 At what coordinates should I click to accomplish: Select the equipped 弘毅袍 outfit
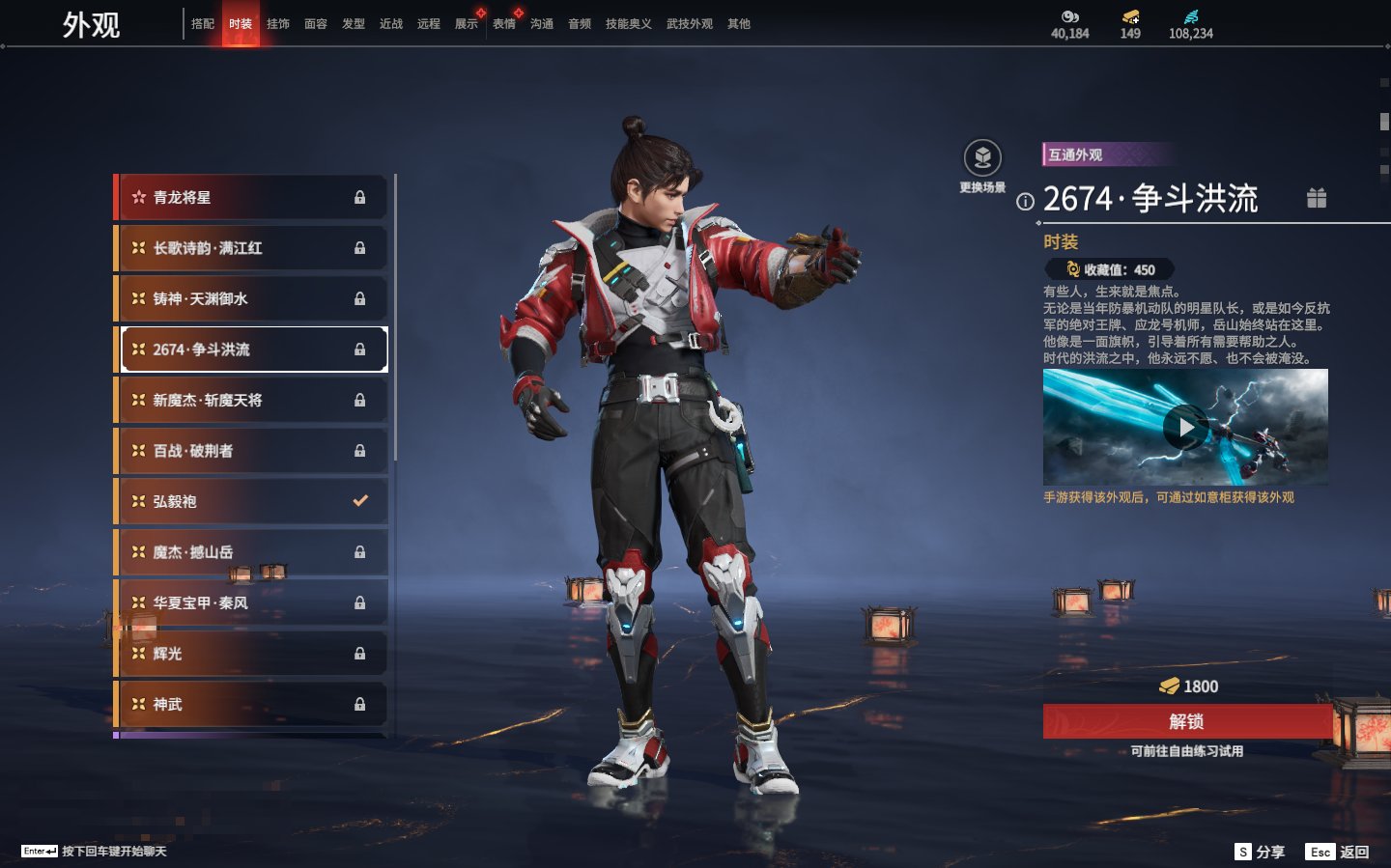251,501
